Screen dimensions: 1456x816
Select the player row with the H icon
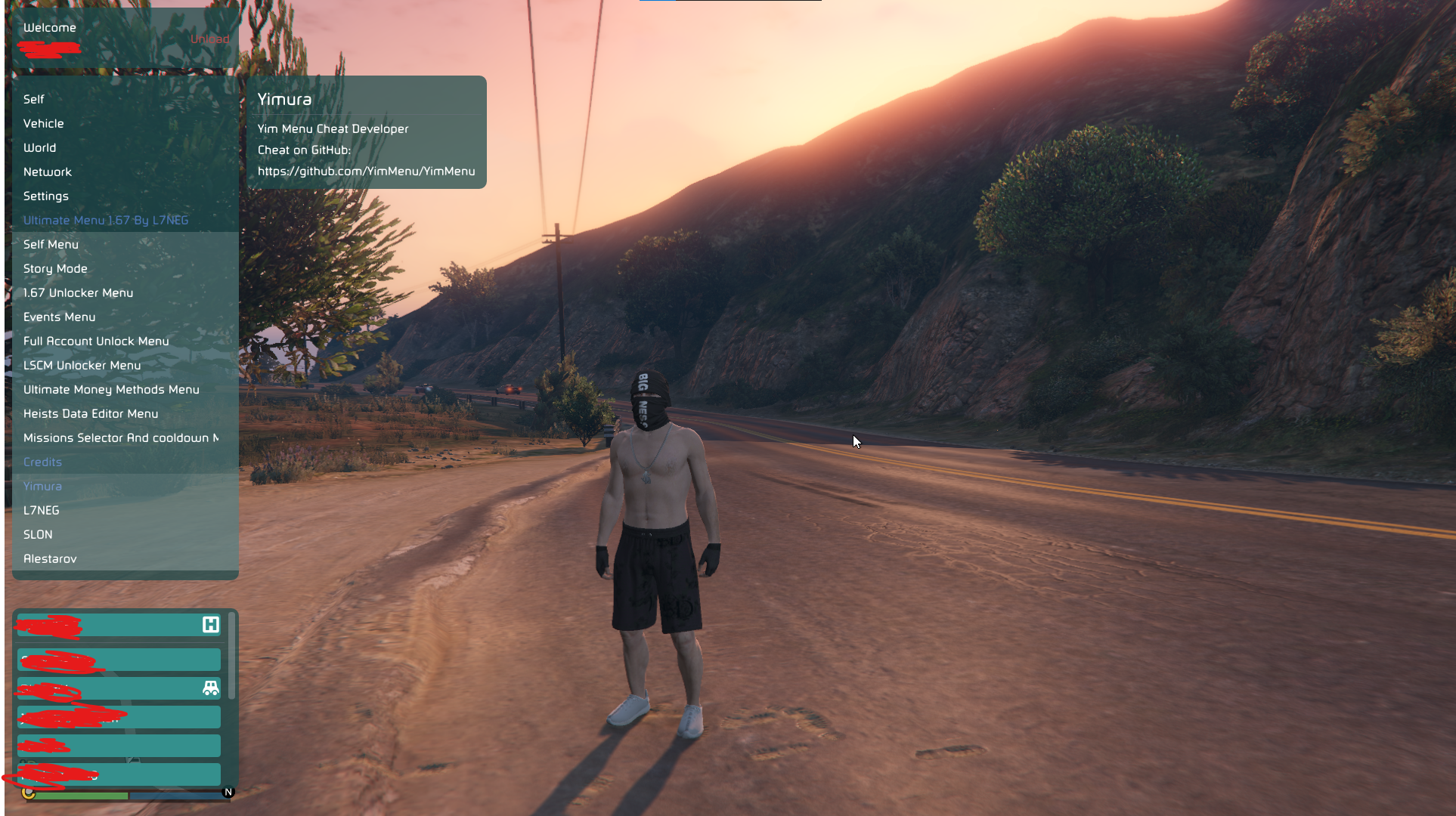[x=119, y=625]
